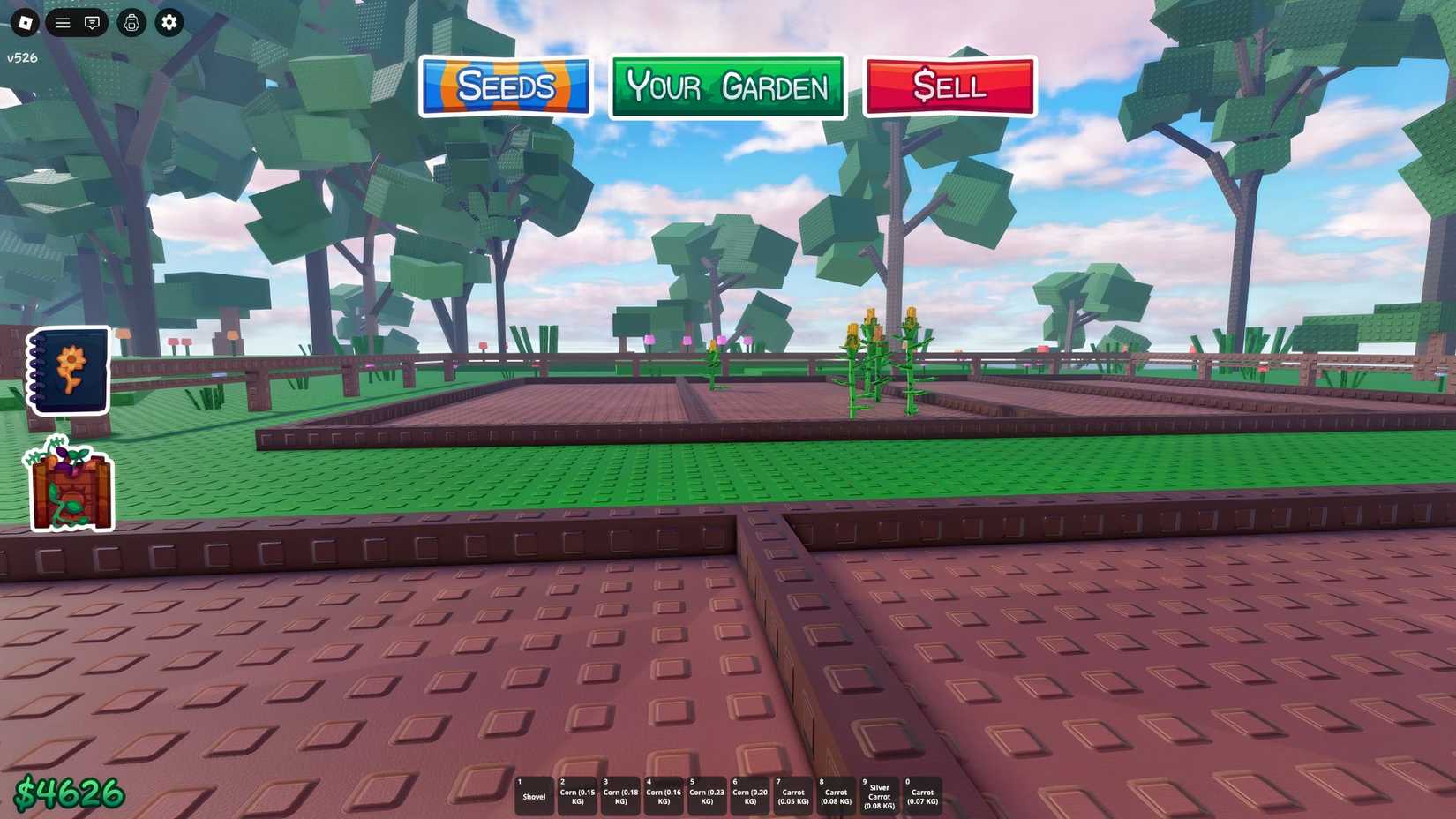This screenshot has height=819, width=1456.
Task: Open the chat window
Action: 93,22
